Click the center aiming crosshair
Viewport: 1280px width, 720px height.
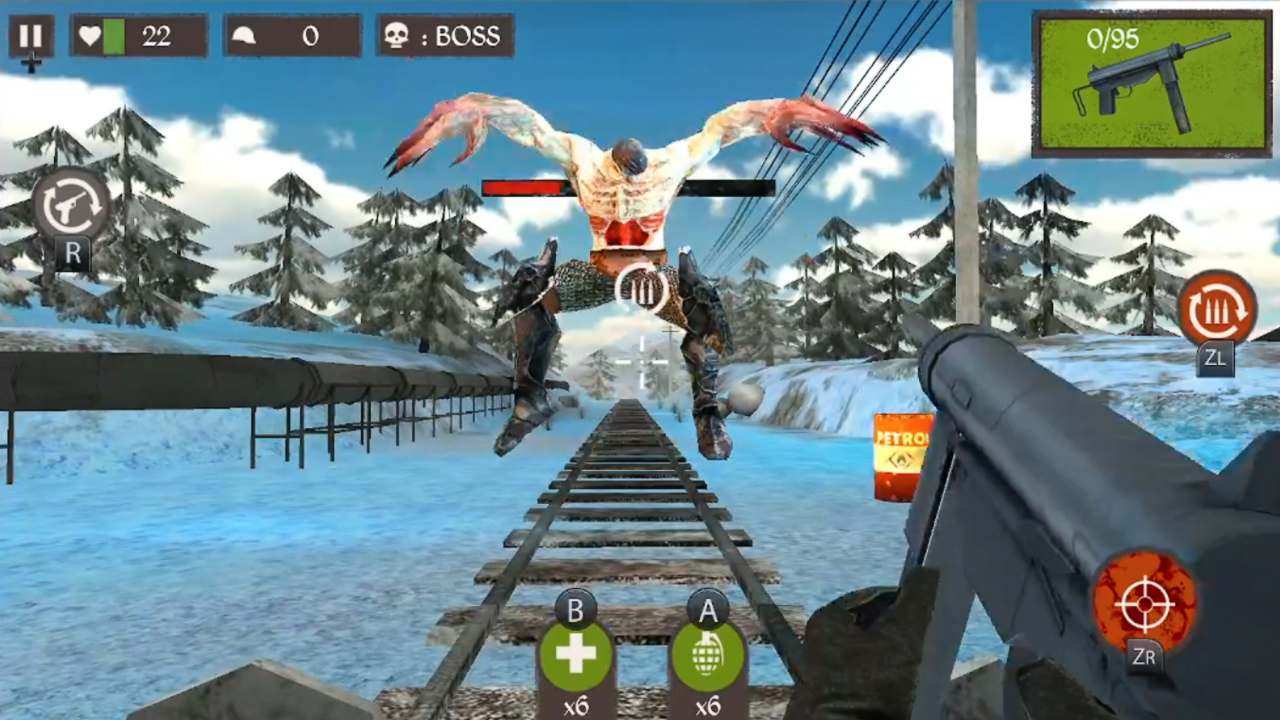point(640,360)
